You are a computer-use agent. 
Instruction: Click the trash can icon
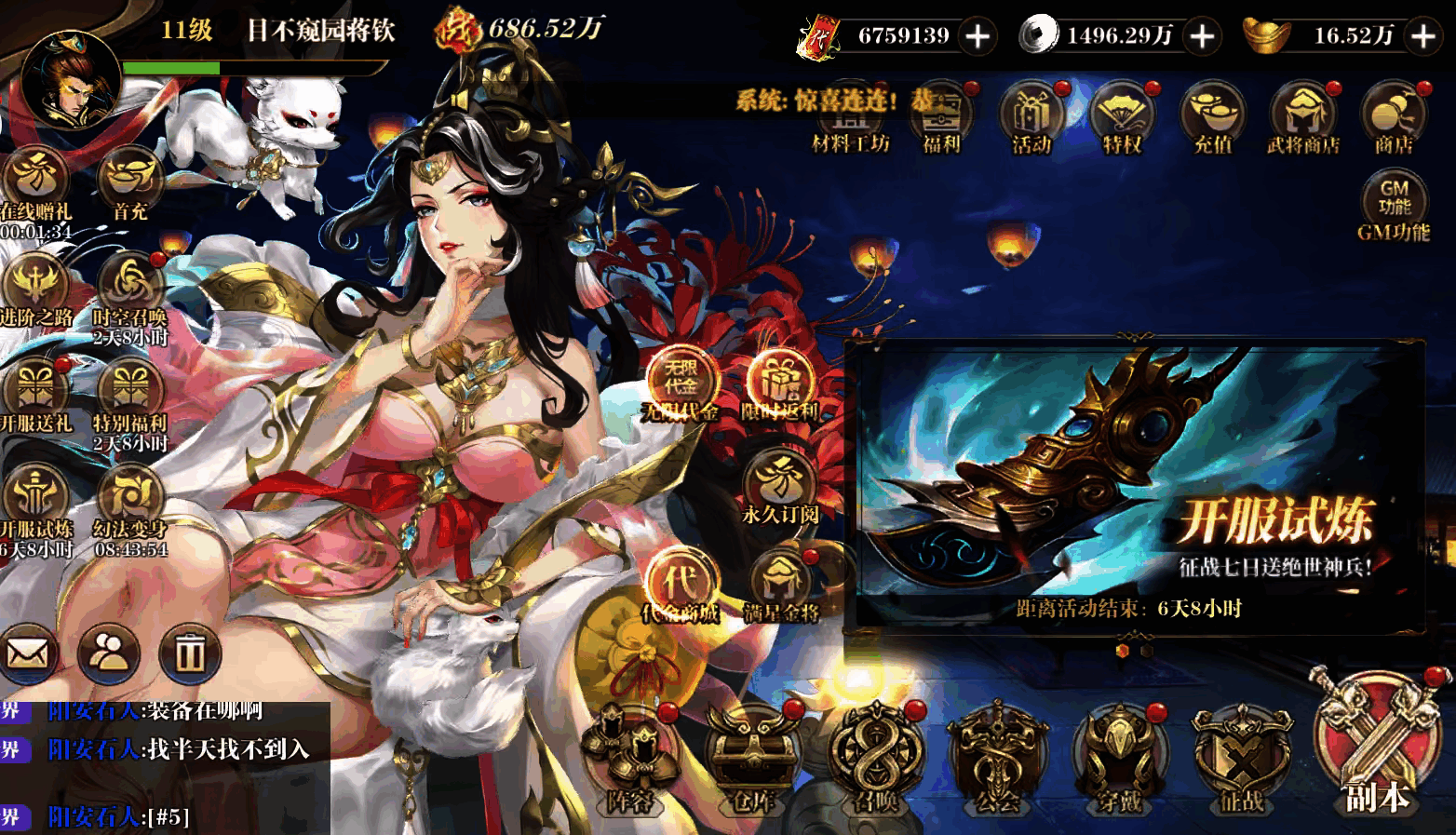point(190,653)
